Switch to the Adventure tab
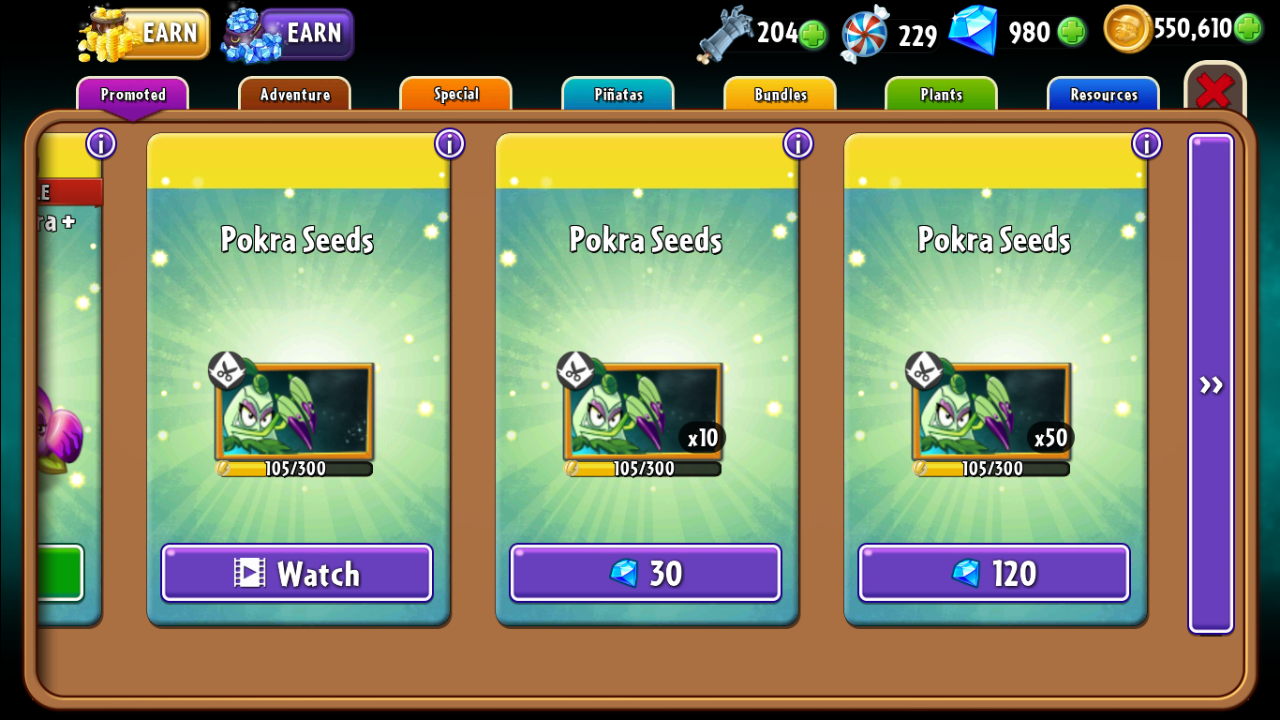1280x720 pixels. (x=294, y=95)
